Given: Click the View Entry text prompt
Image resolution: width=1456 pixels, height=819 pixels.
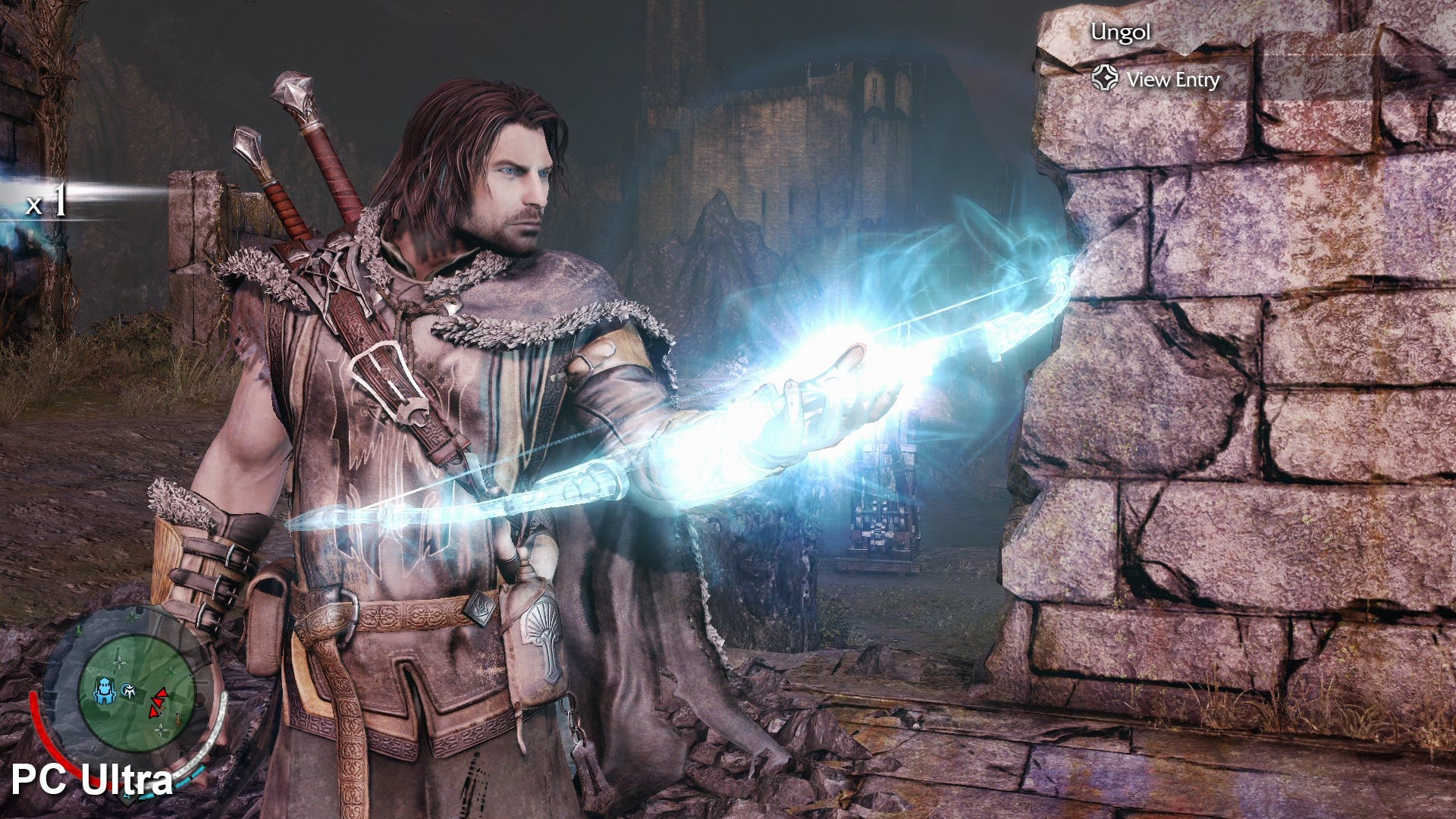Looking at the screenshot, I should 1173,79.
